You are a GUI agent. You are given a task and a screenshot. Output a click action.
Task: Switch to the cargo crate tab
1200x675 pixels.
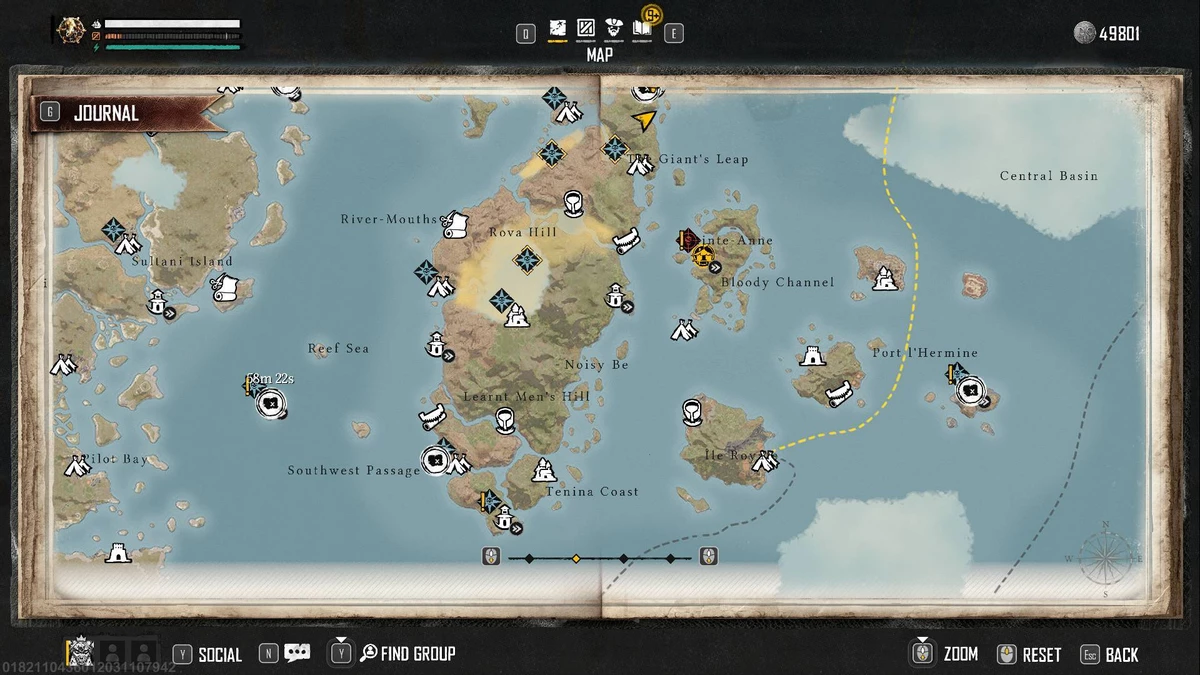[x=586, y=32]
